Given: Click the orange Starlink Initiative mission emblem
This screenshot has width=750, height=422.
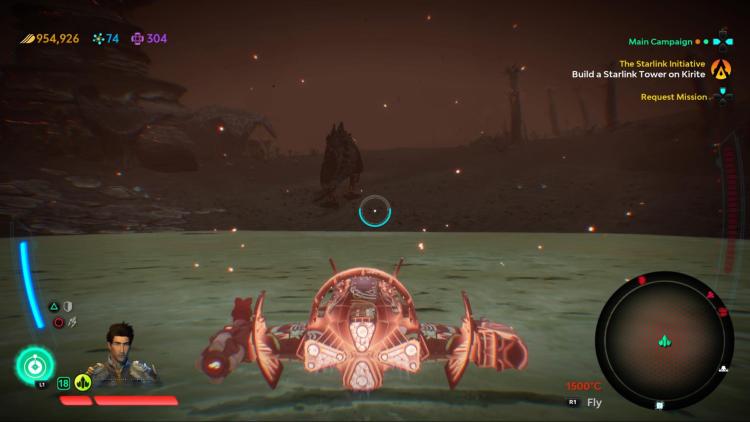Looking at the screenshot, I should point(721,69).
